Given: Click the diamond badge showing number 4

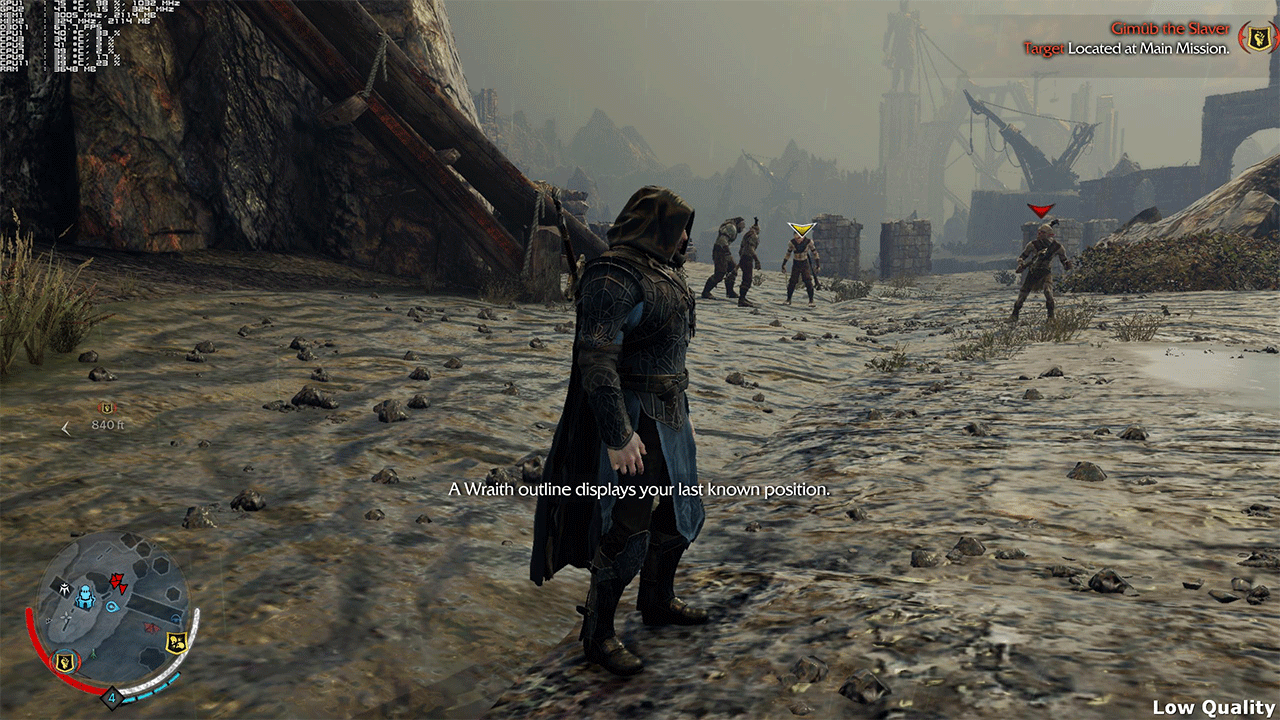Looking at the screenshot, I should pyautogui.click(x=113, y=697).
